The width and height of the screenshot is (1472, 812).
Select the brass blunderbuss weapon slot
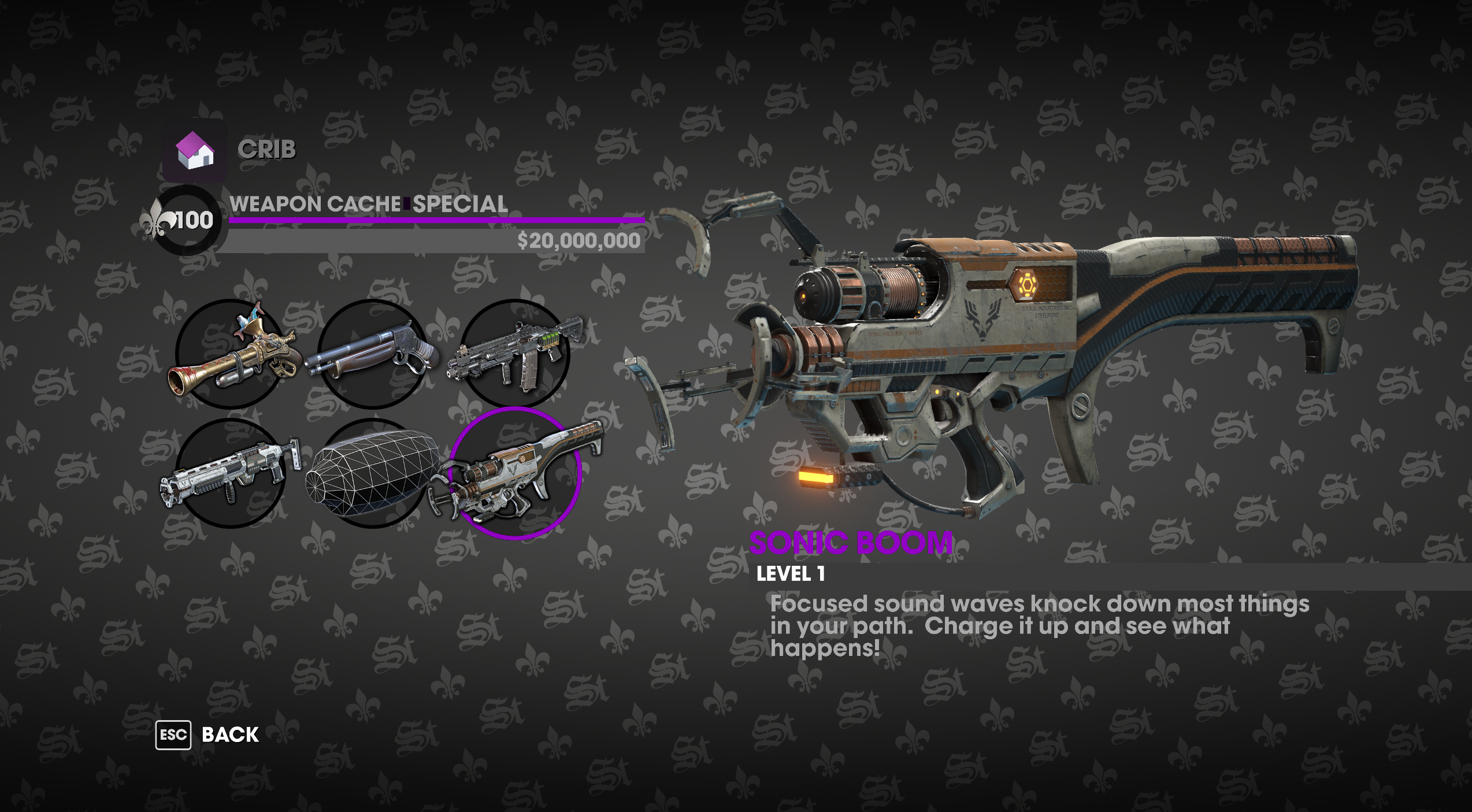tap(231, 354)
